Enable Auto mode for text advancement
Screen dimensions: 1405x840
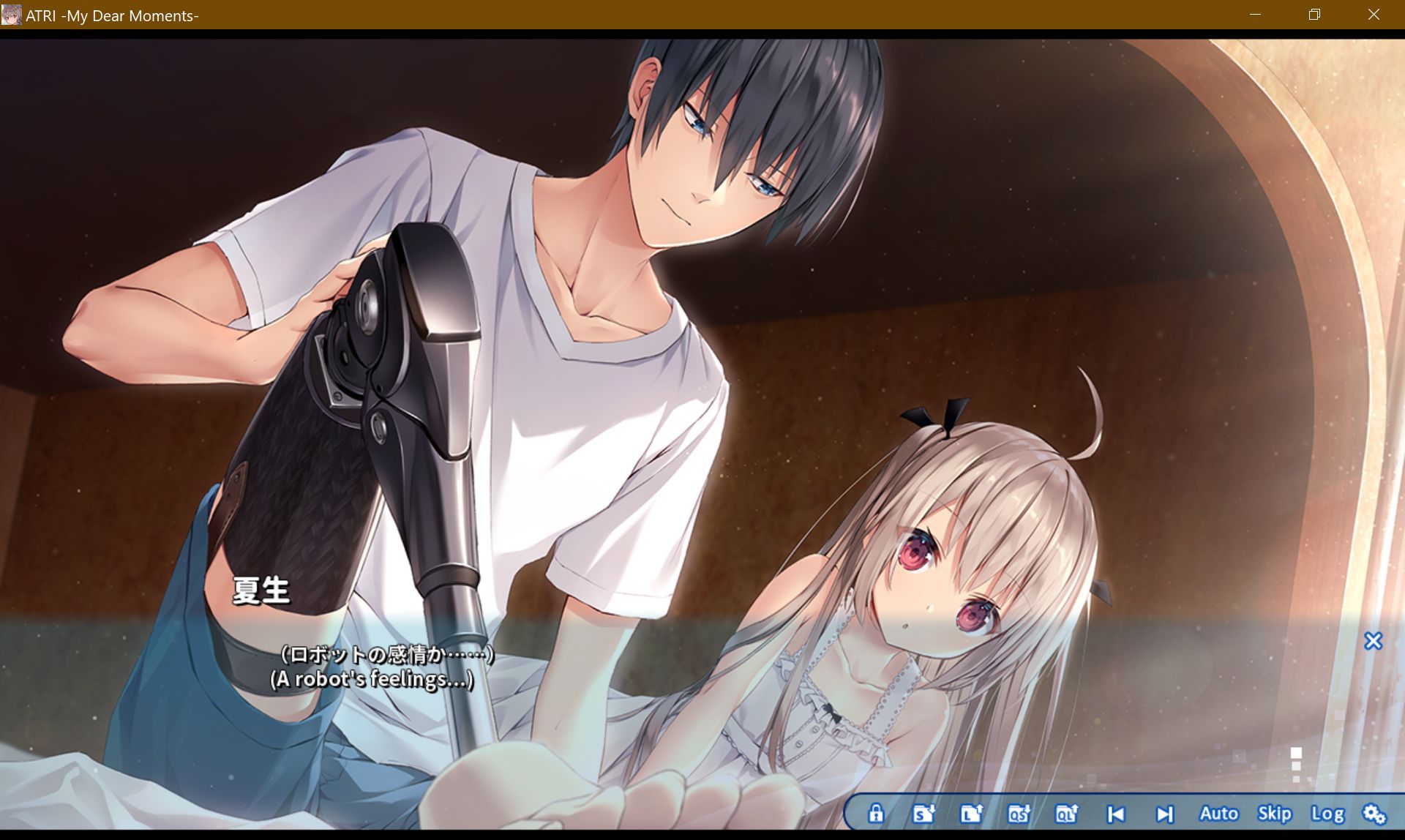[x=1218, y=813]
